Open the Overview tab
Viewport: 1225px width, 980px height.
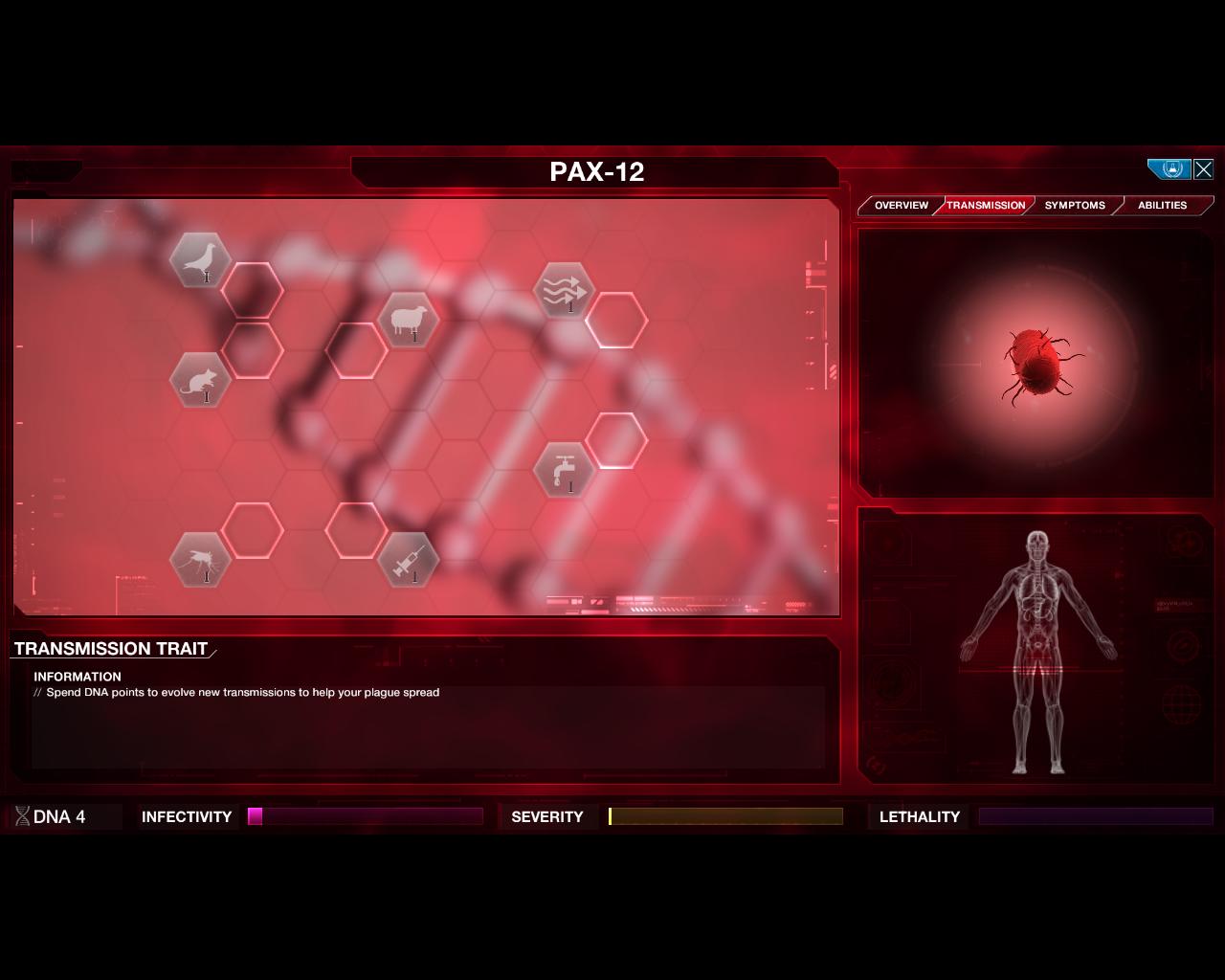900,205
